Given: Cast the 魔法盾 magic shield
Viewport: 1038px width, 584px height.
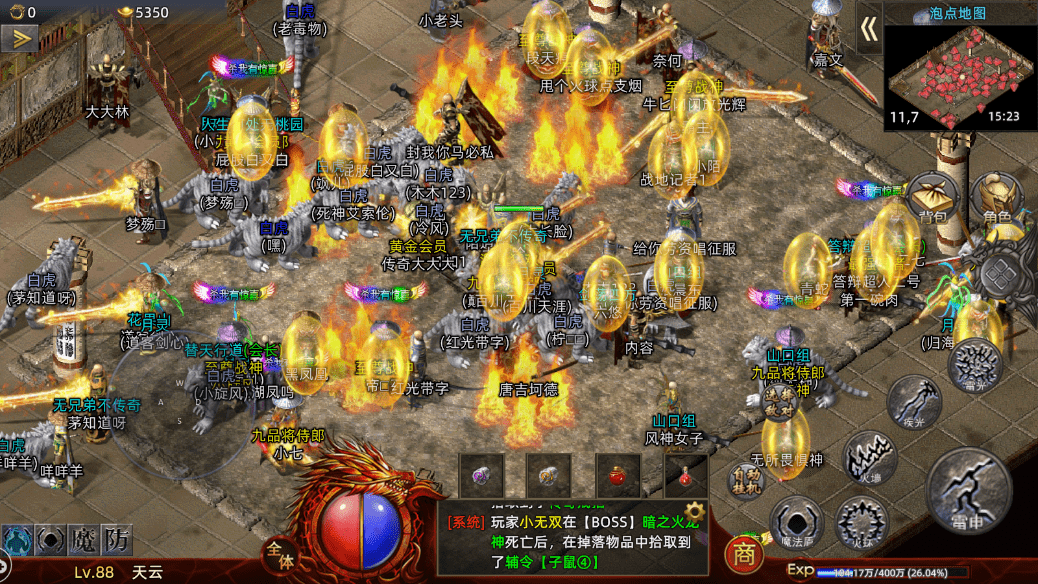Looking at the screenshot, I should pos(797,523).
